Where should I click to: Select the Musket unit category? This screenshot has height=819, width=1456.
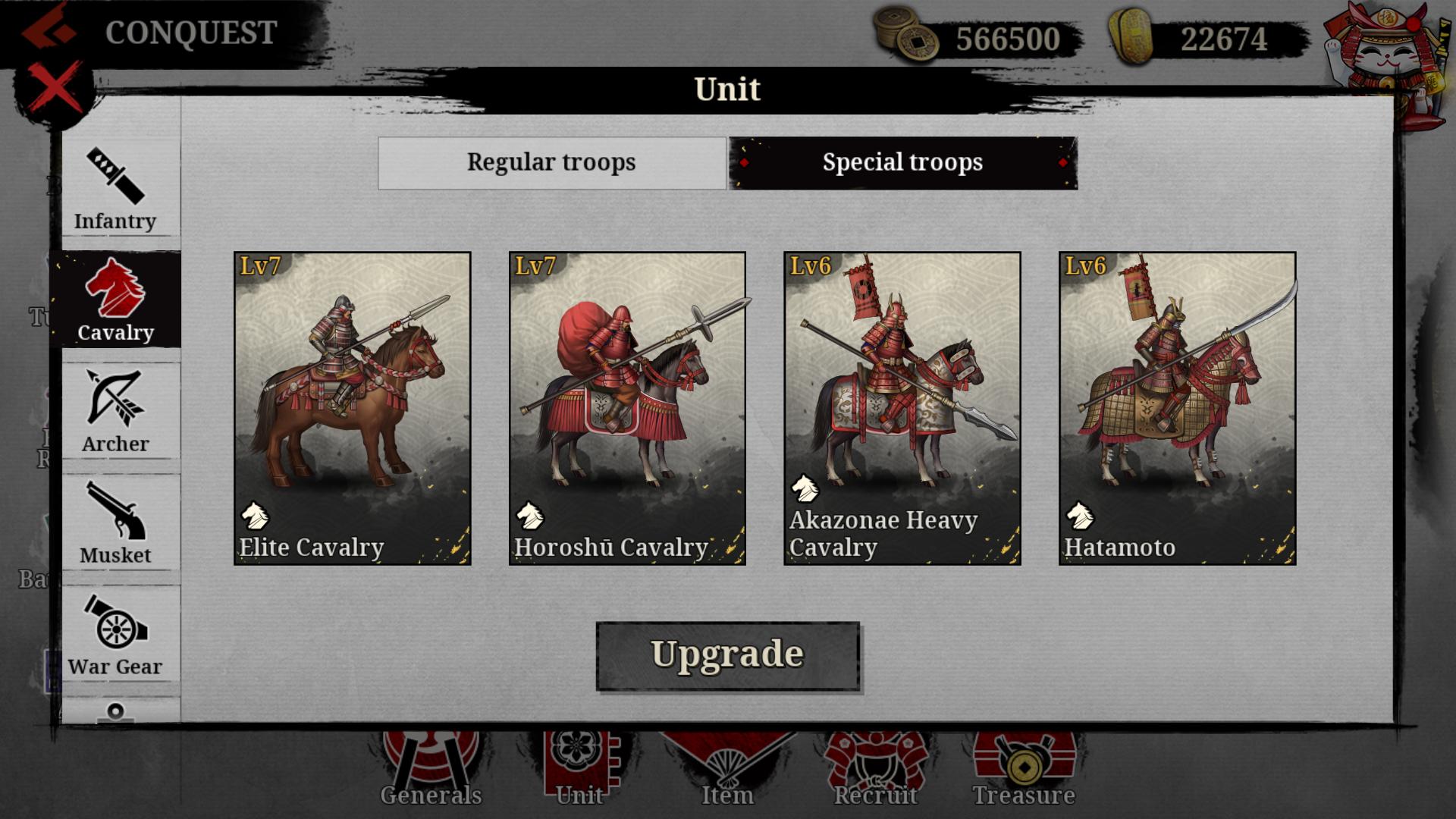(x=118, y=523)
